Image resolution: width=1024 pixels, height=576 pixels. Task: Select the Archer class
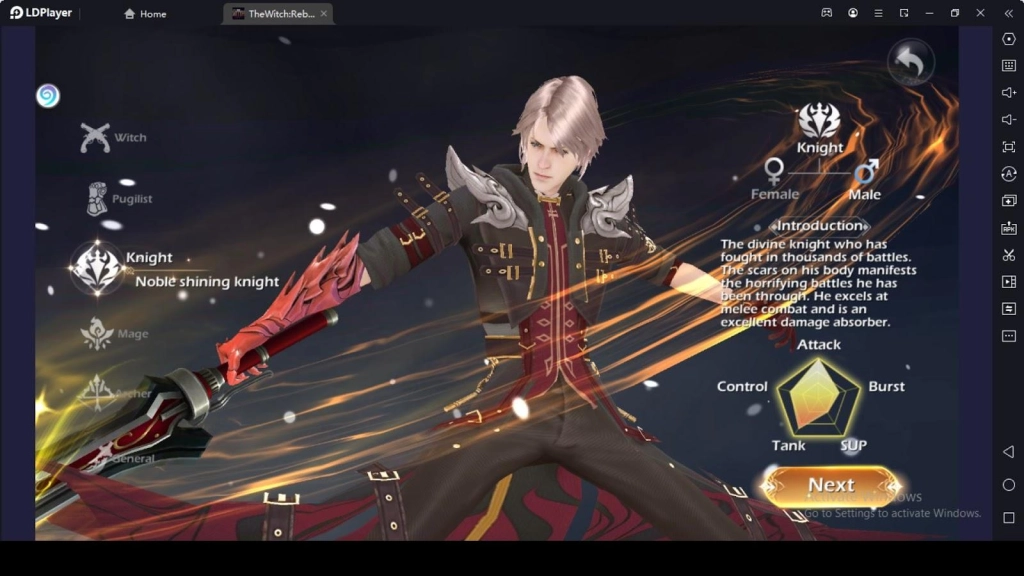(97, 392)
